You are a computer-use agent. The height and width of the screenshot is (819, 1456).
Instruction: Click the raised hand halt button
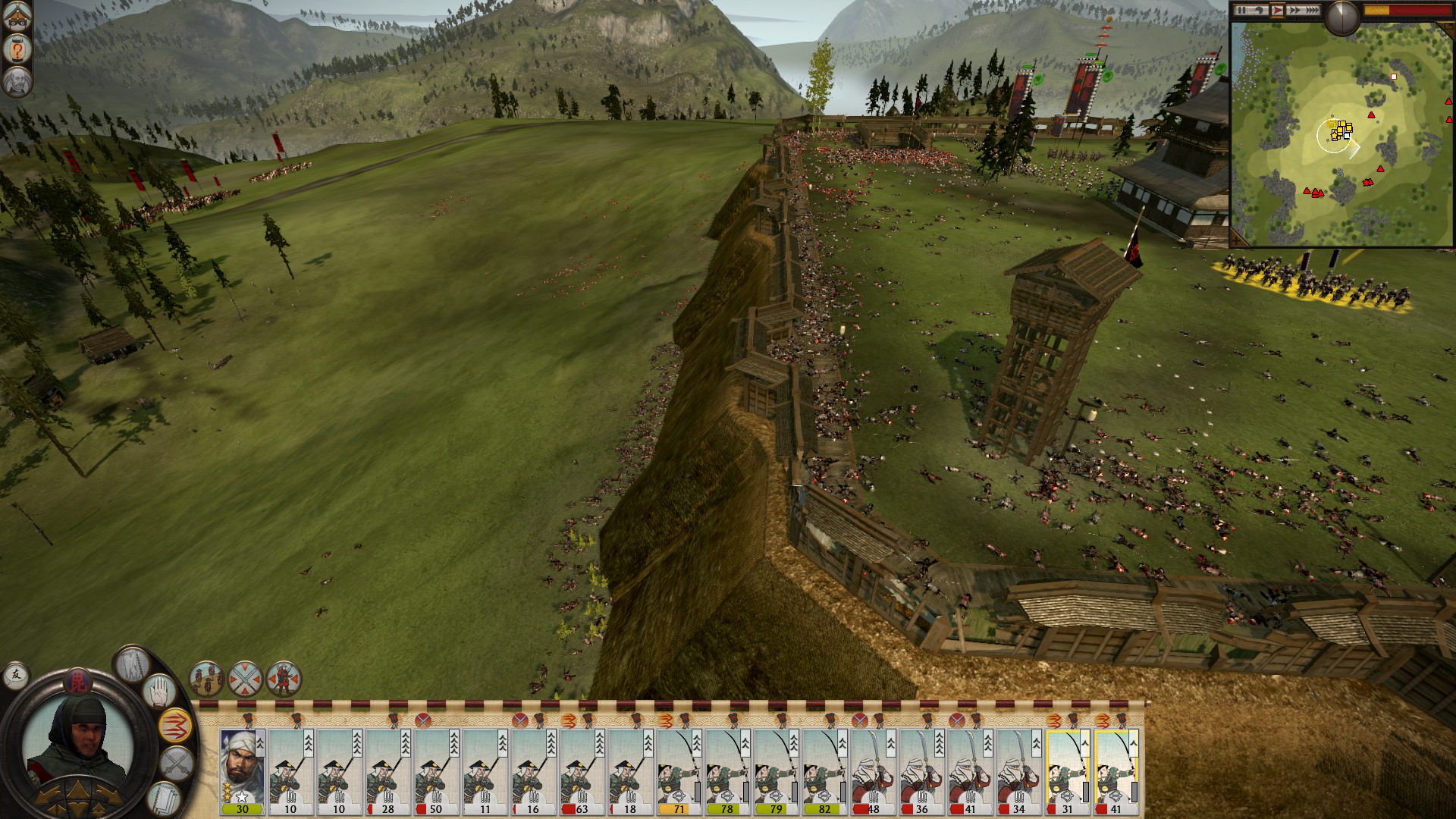click(x=160, y=691)
